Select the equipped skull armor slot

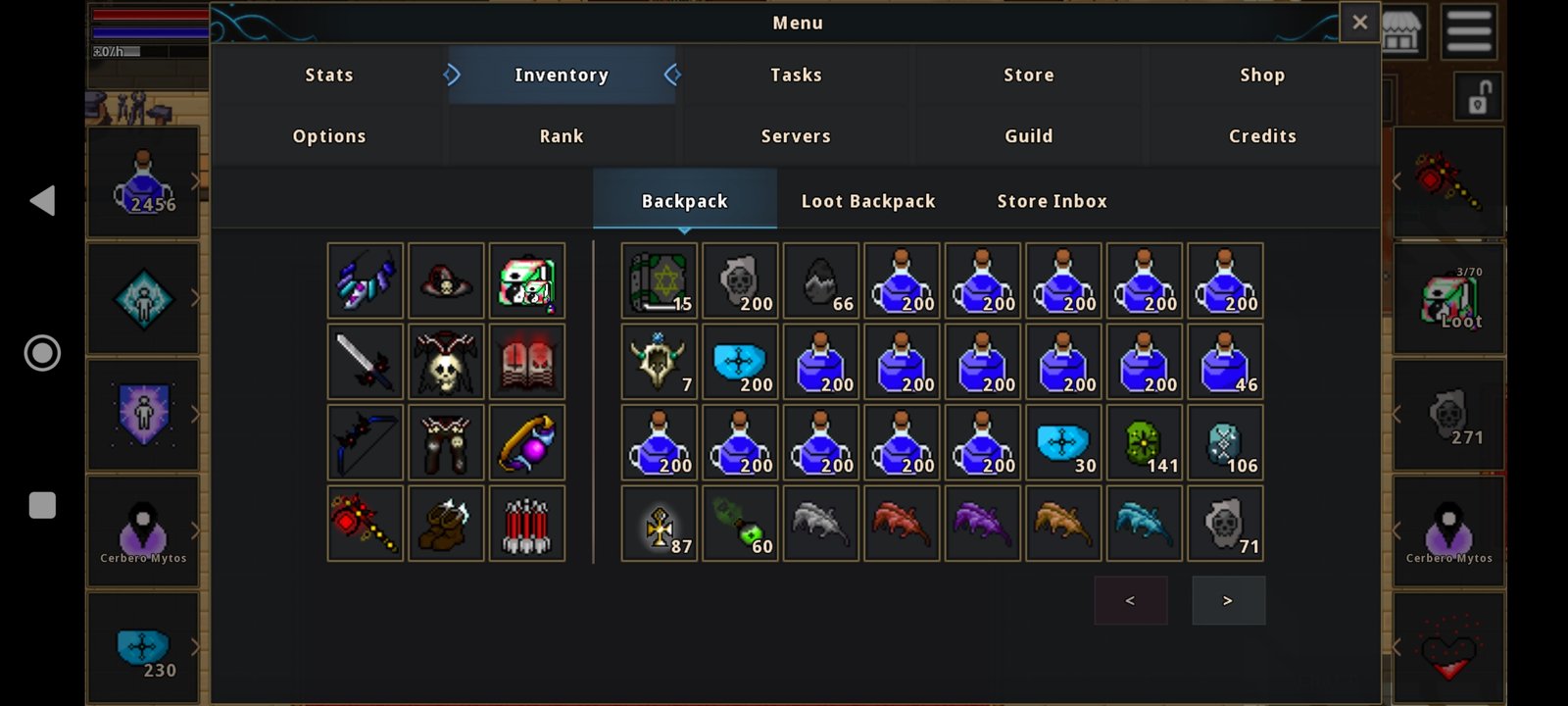coord(446,362)
